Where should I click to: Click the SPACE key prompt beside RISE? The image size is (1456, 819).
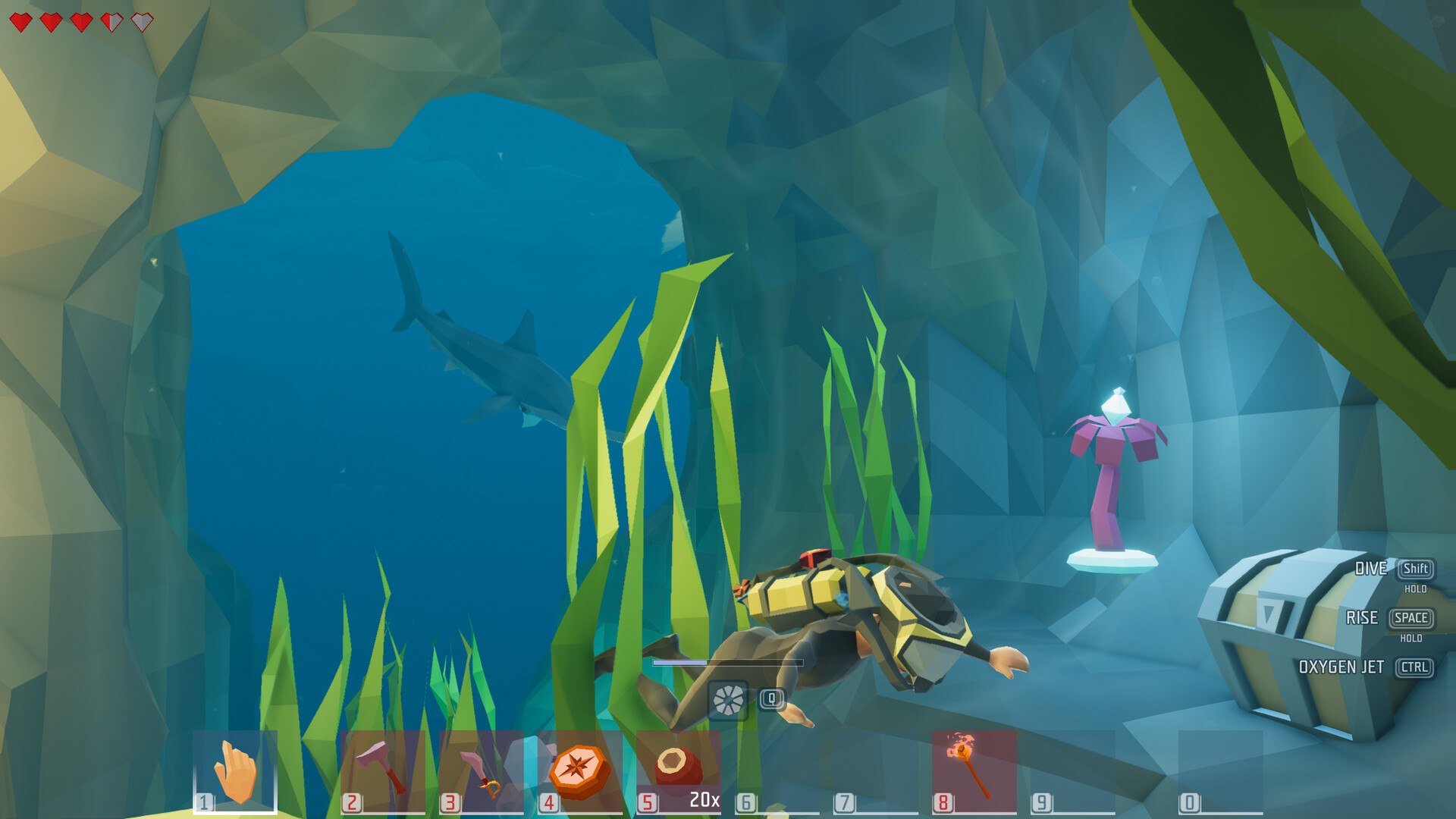pos(1410,619)
